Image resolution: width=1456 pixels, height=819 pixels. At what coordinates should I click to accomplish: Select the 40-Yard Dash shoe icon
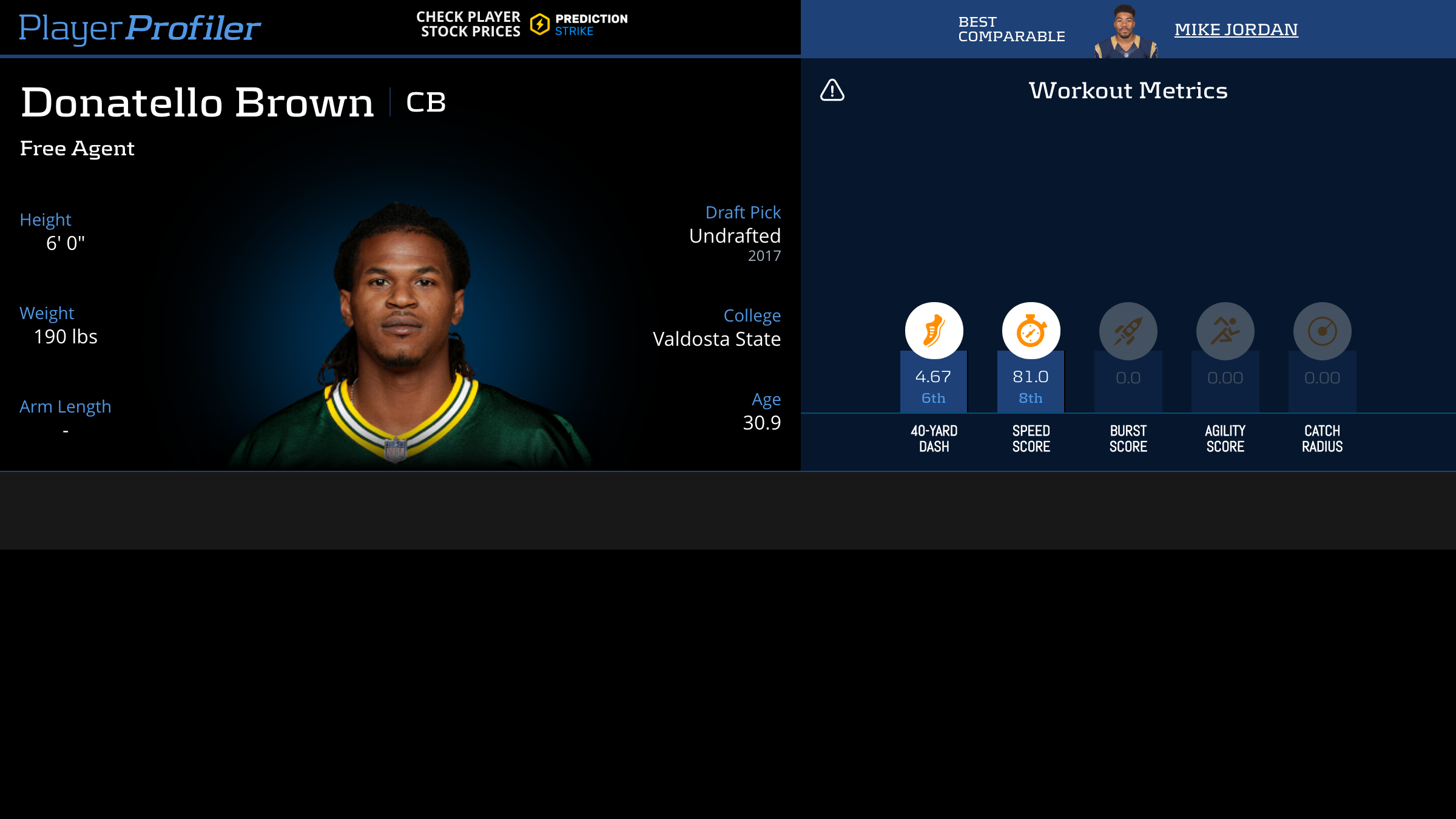pos(934,331)
